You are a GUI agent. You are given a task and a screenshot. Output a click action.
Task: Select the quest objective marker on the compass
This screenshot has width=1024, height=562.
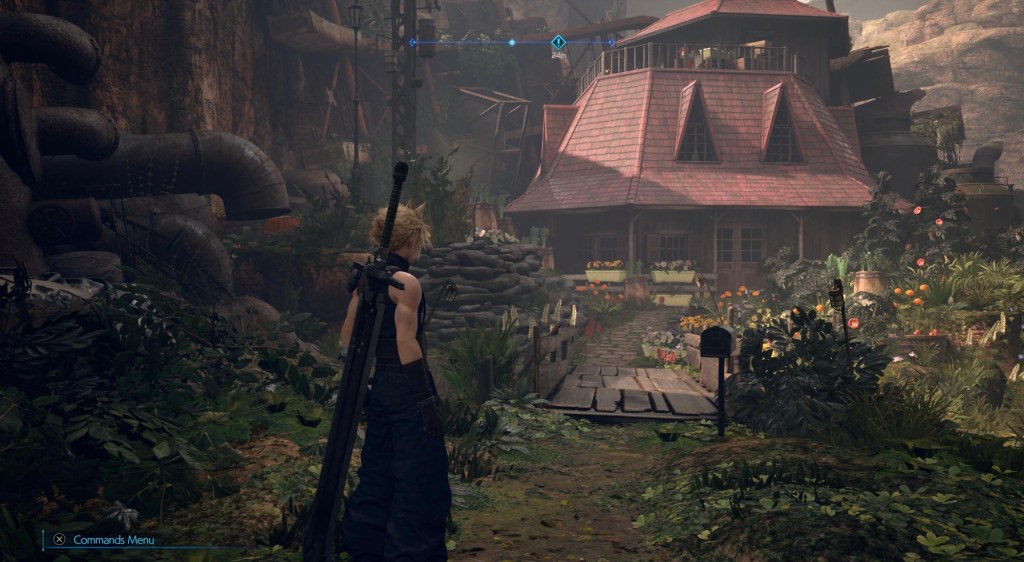coord(558,42)
